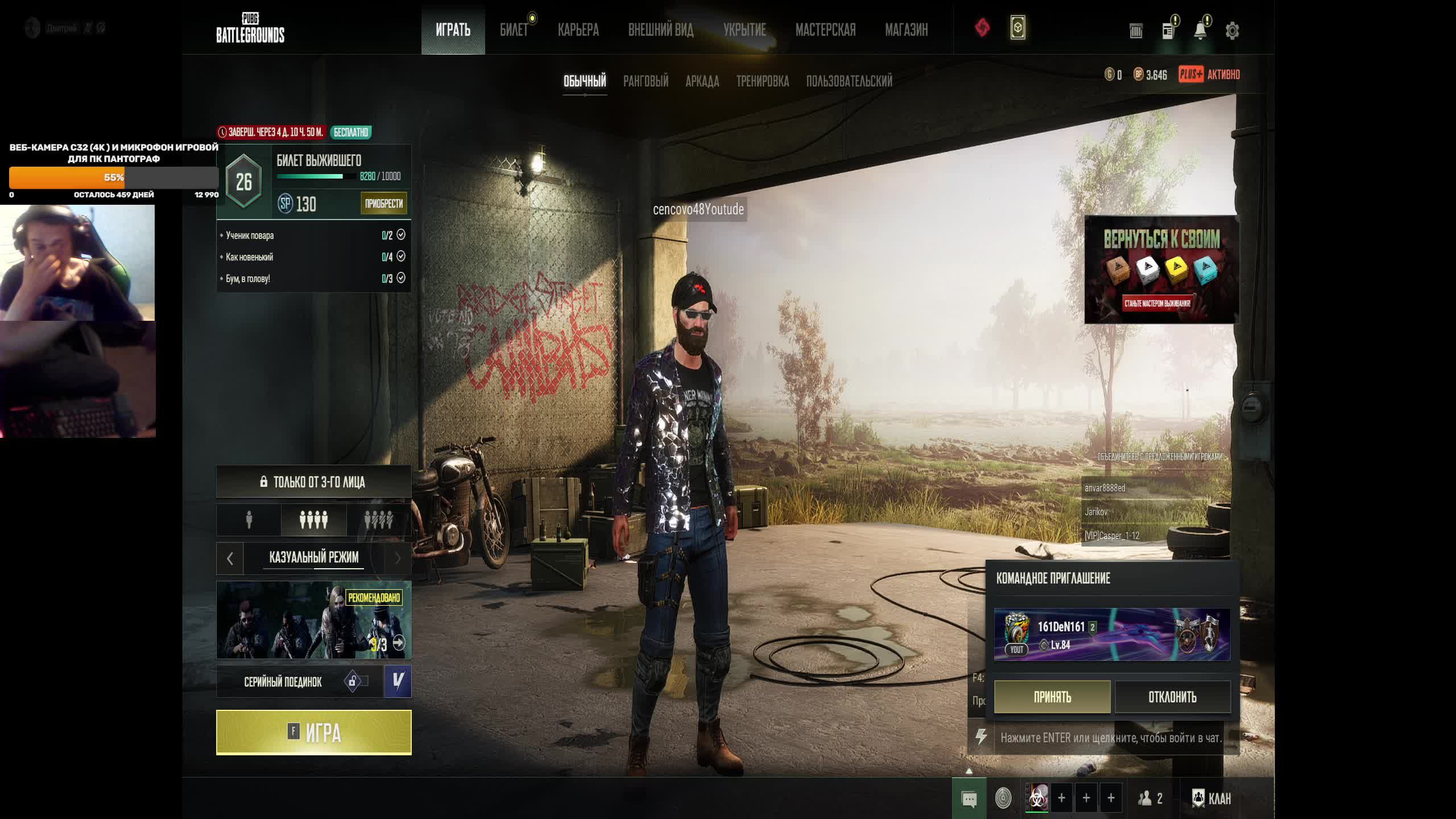Toggle the third-person only perspective button
The height and width of the screenshot is (819, 1456).
(313, 482)
